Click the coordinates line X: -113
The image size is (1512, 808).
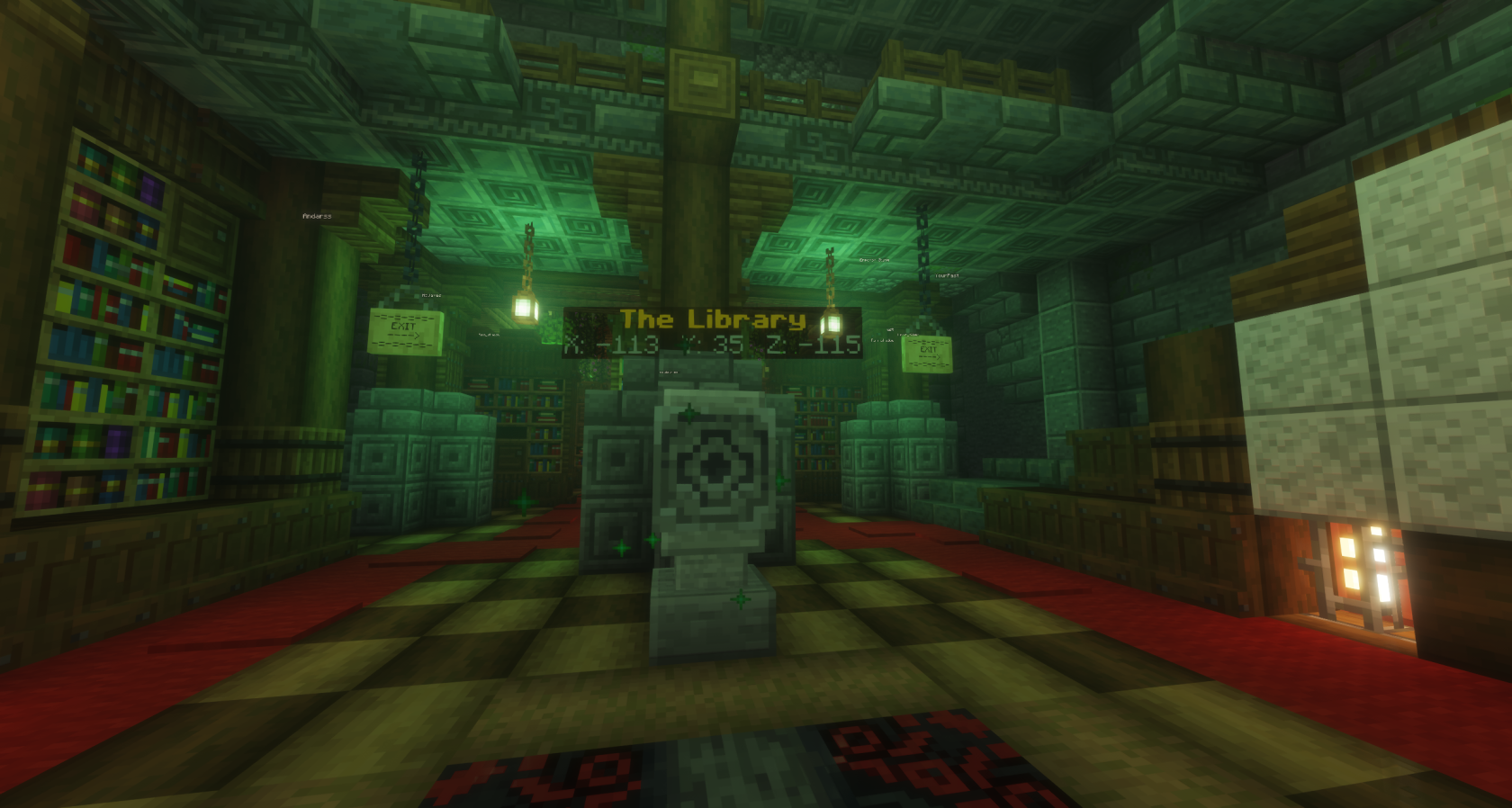[x=612, y=345]
